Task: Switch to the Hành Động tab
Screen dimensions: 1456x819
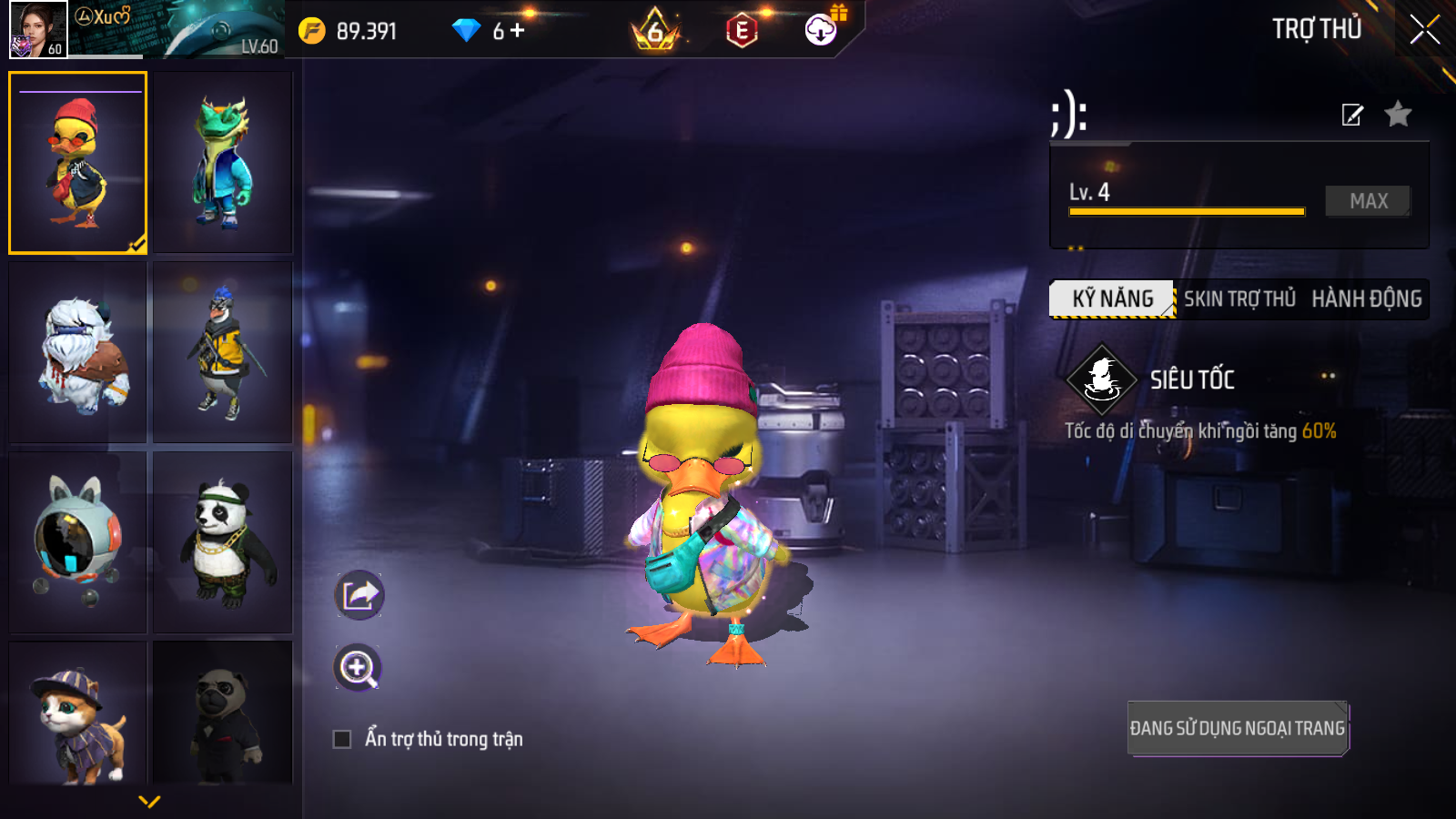Action: point(1366,298)
